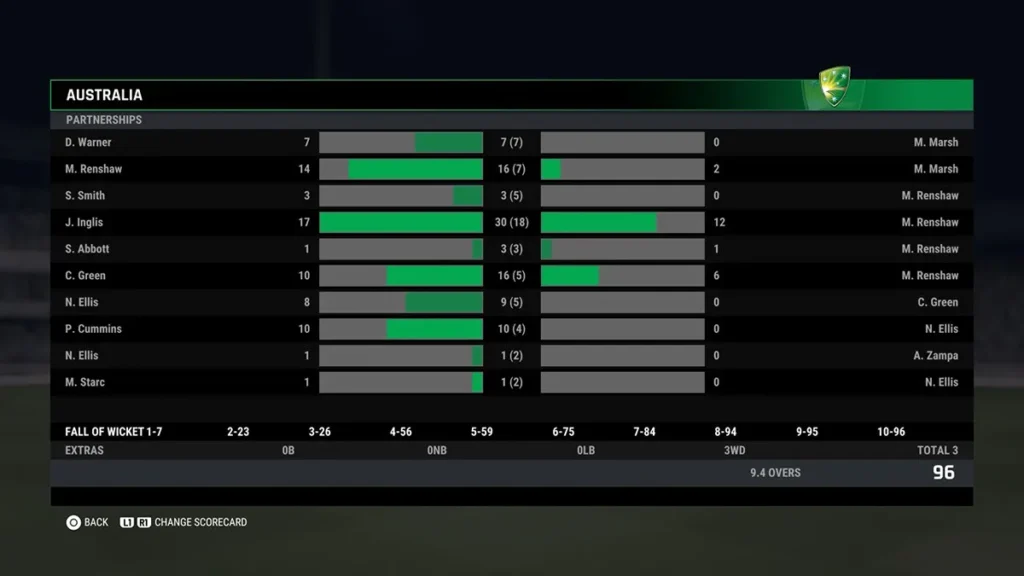Choose the S. Smith partnership row
Image resolution: width=1024 pixels, height=576 pixels.
pos(511,196)
